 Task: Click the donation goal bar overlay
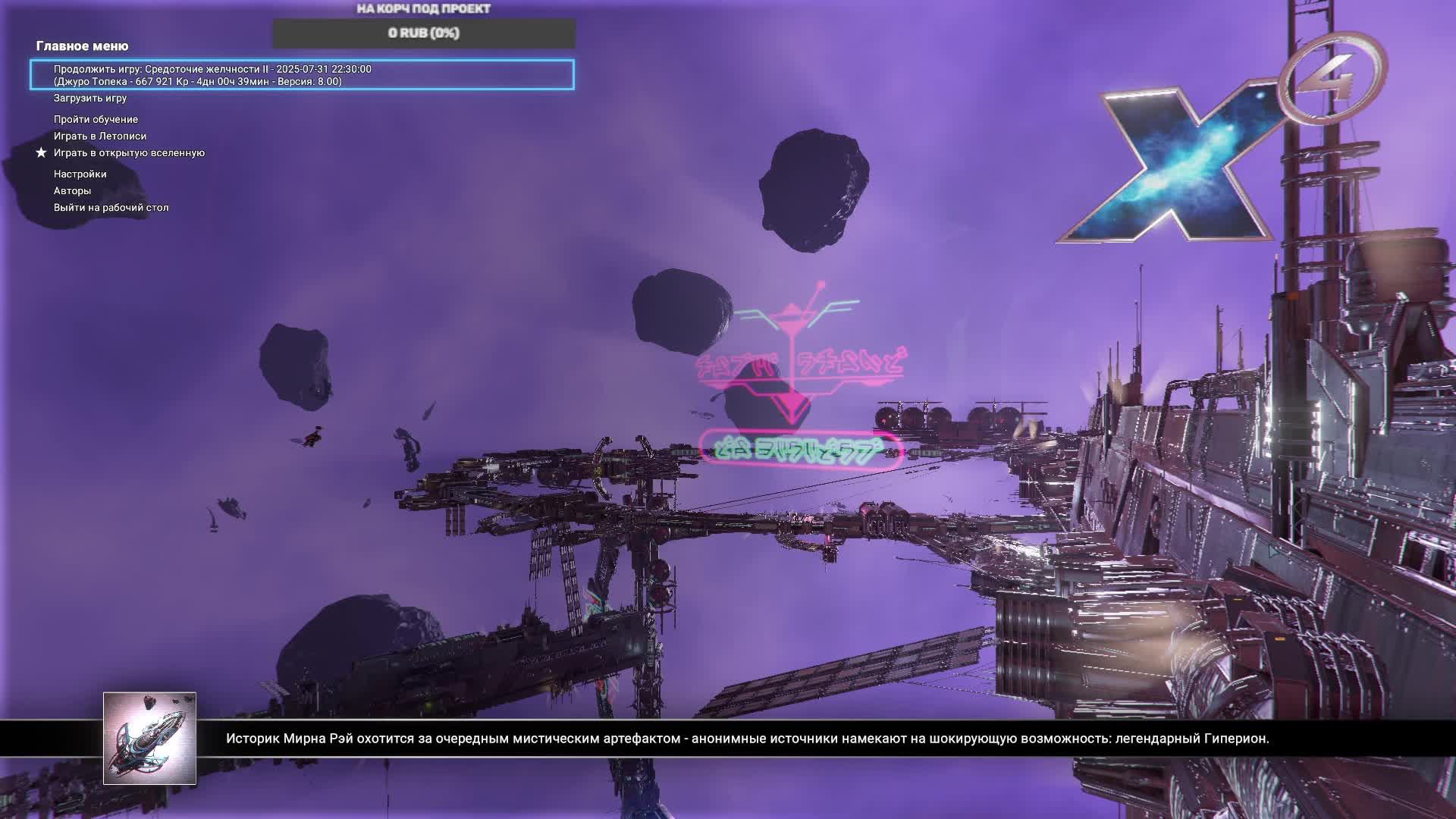424,33
